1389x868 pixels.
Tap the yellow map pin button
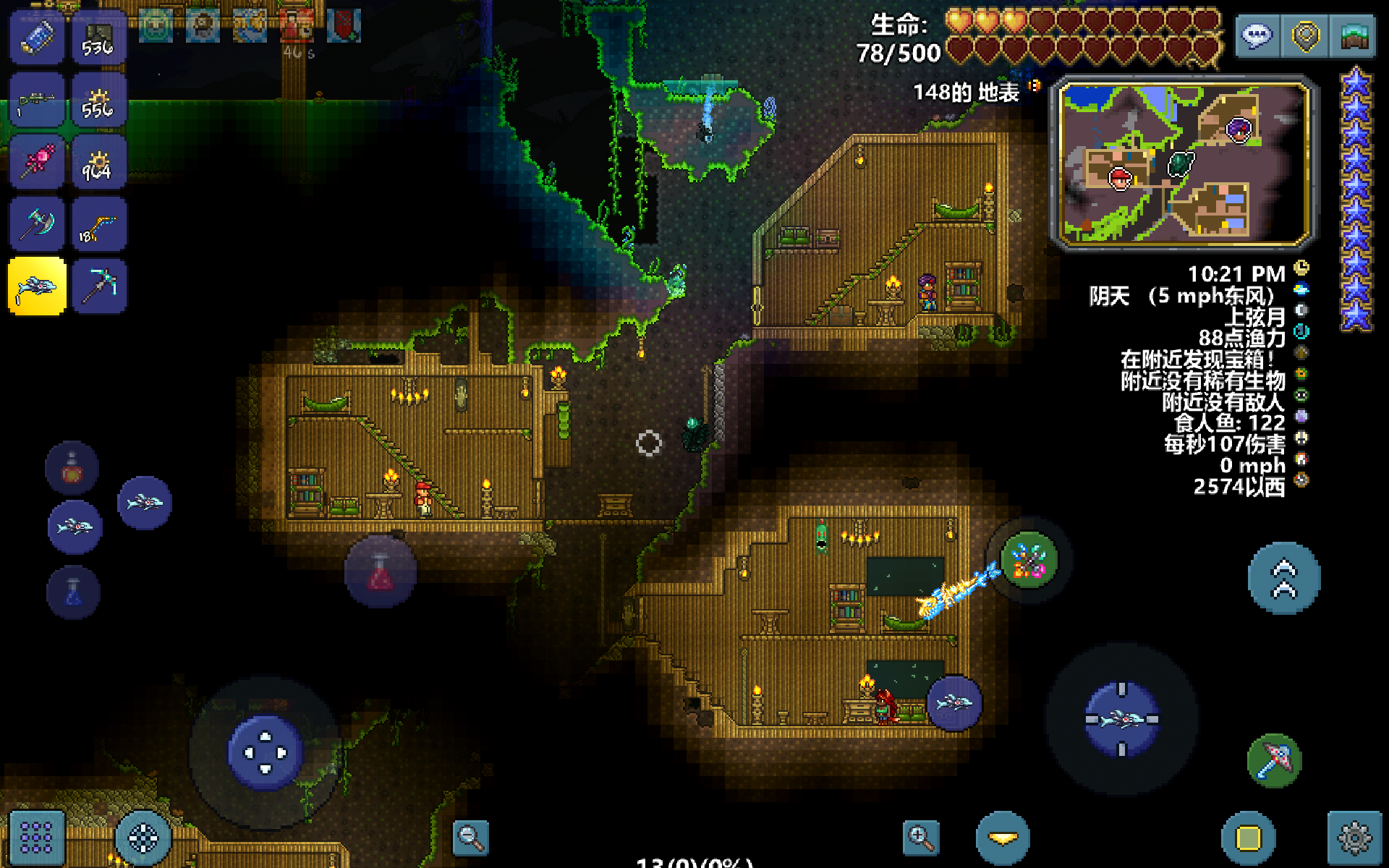click(1306, 36)
